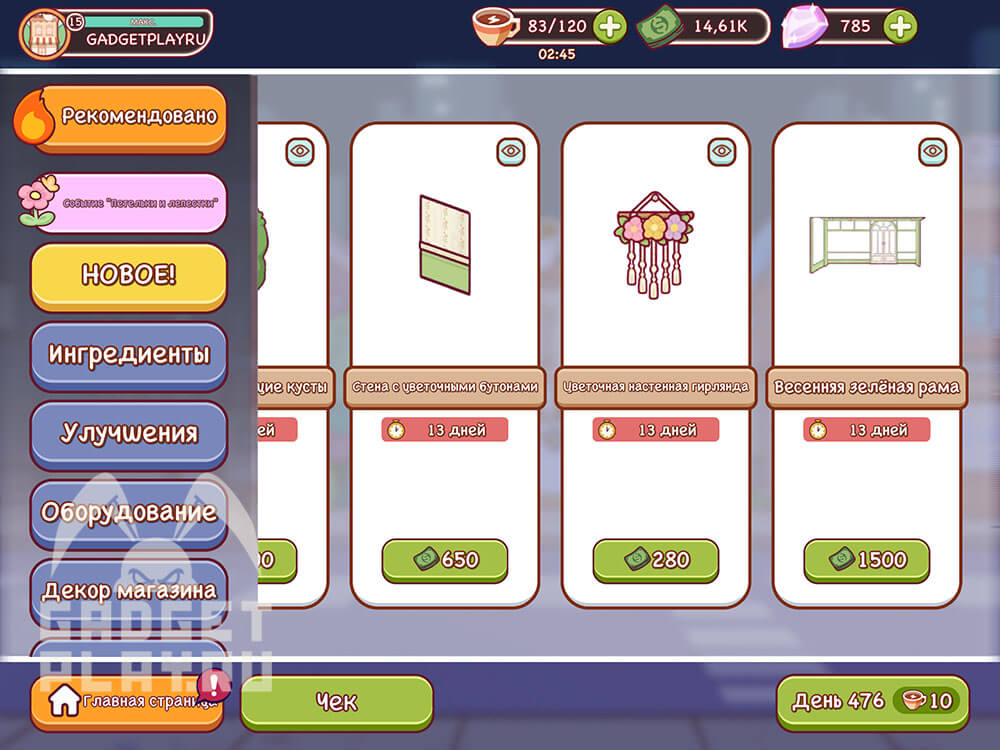Show the Улучшения category
Screen dimensions: 1000x750
tap(129, 433)
